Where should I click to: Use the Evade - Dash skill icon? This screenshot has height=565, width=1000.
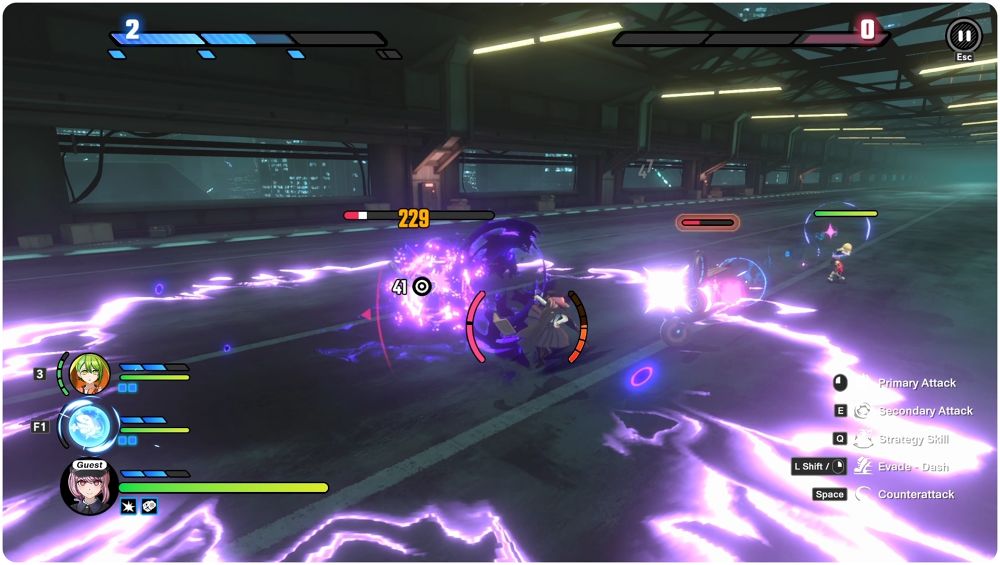862,466
